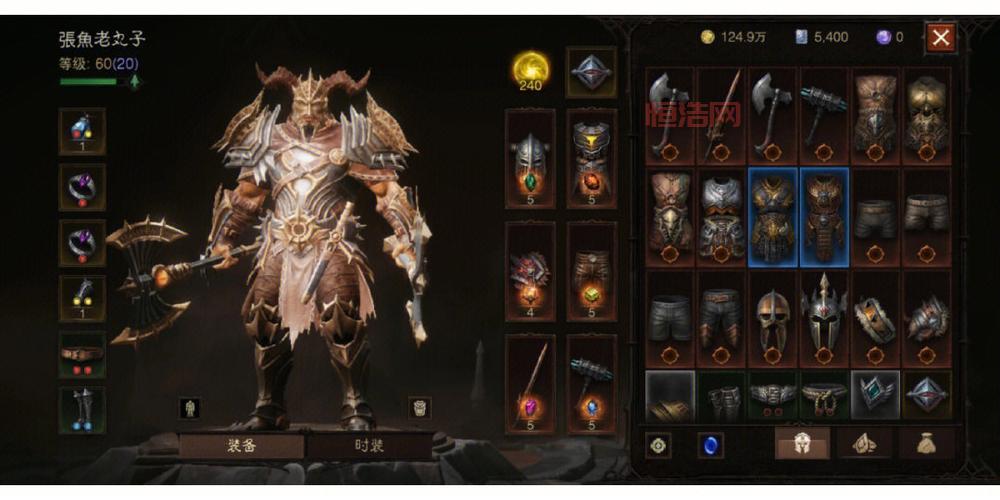Image resolution: width=1000 pixels, height=500 pixels.
Task: Pick the war hammer in the backpack
Action: 823,115
